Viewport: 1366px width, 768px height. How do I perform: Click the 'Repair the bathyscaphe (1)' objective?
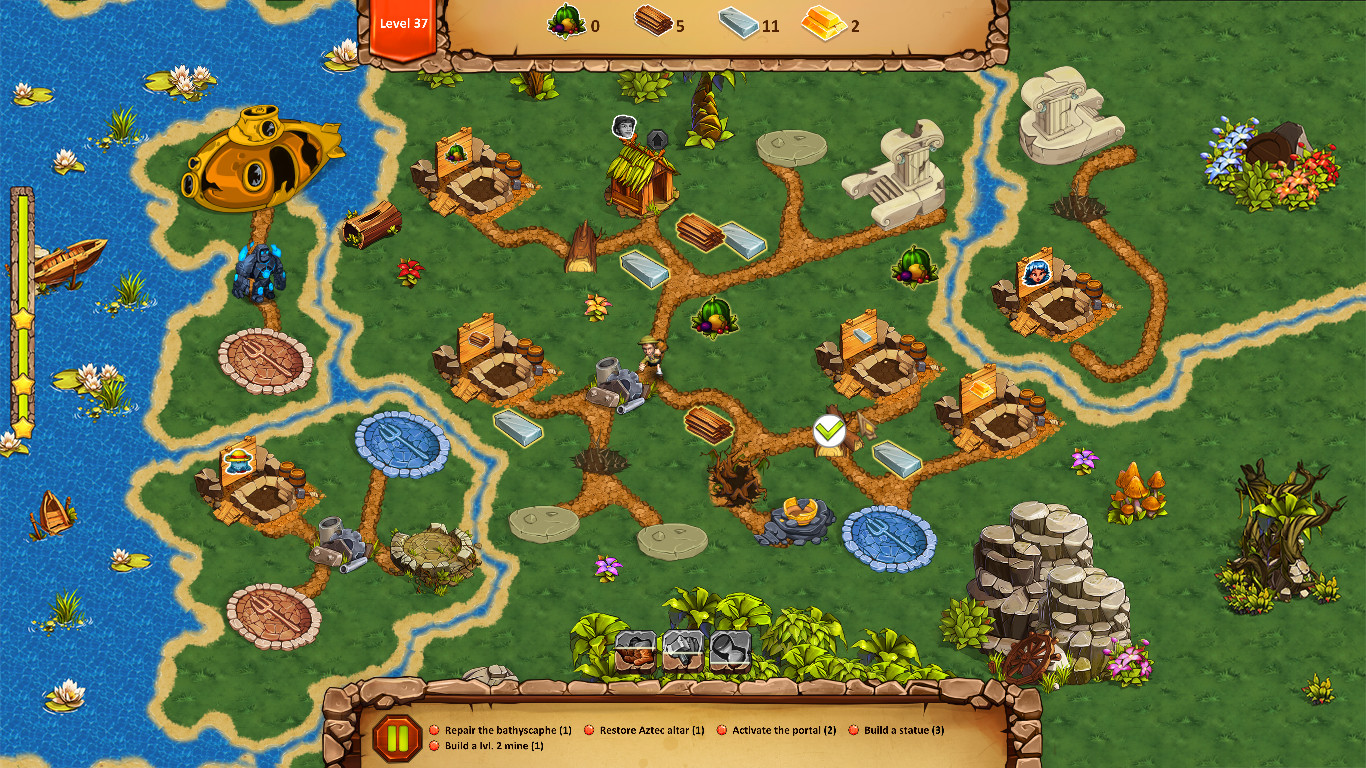point(507,730)
